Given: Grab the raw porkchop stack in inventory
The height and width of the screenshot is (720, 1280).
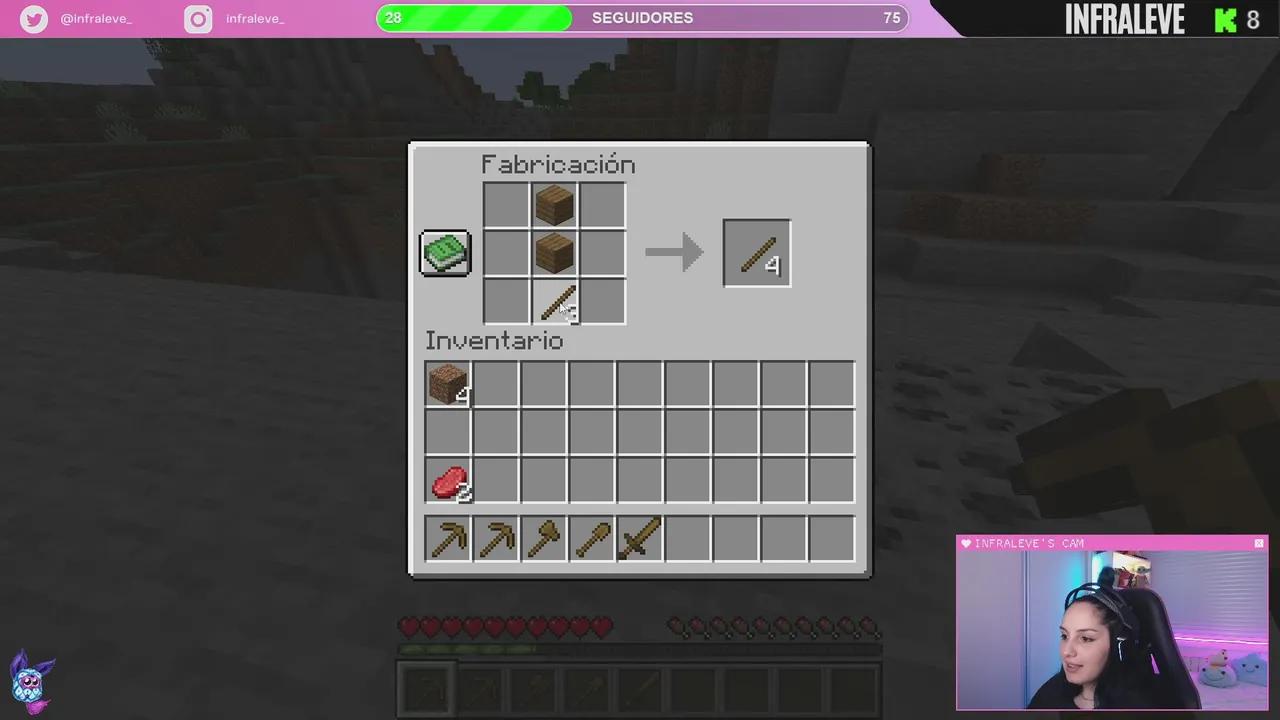Looking at the screenshot, I should coord(448,483).
